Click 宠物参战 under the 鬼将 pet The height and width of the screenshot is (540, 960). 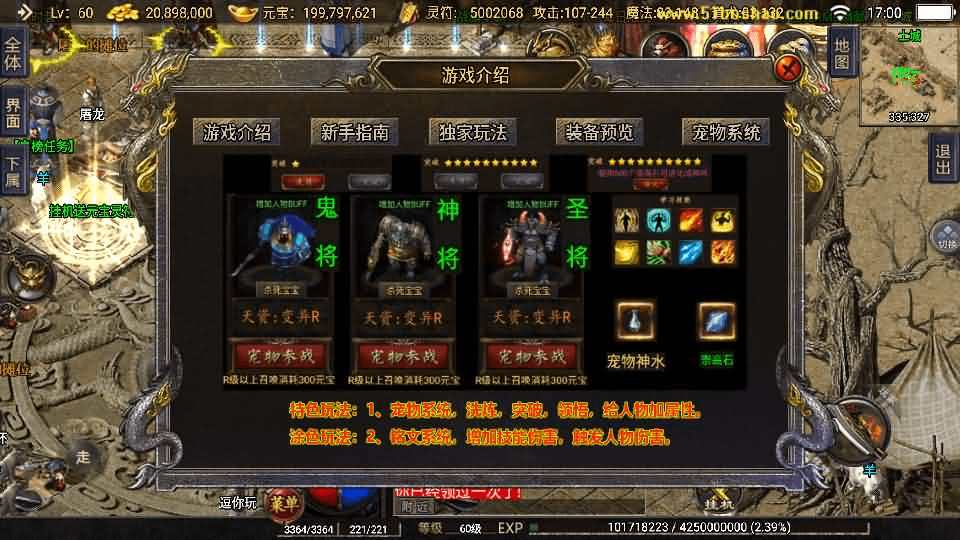(281, 355)
